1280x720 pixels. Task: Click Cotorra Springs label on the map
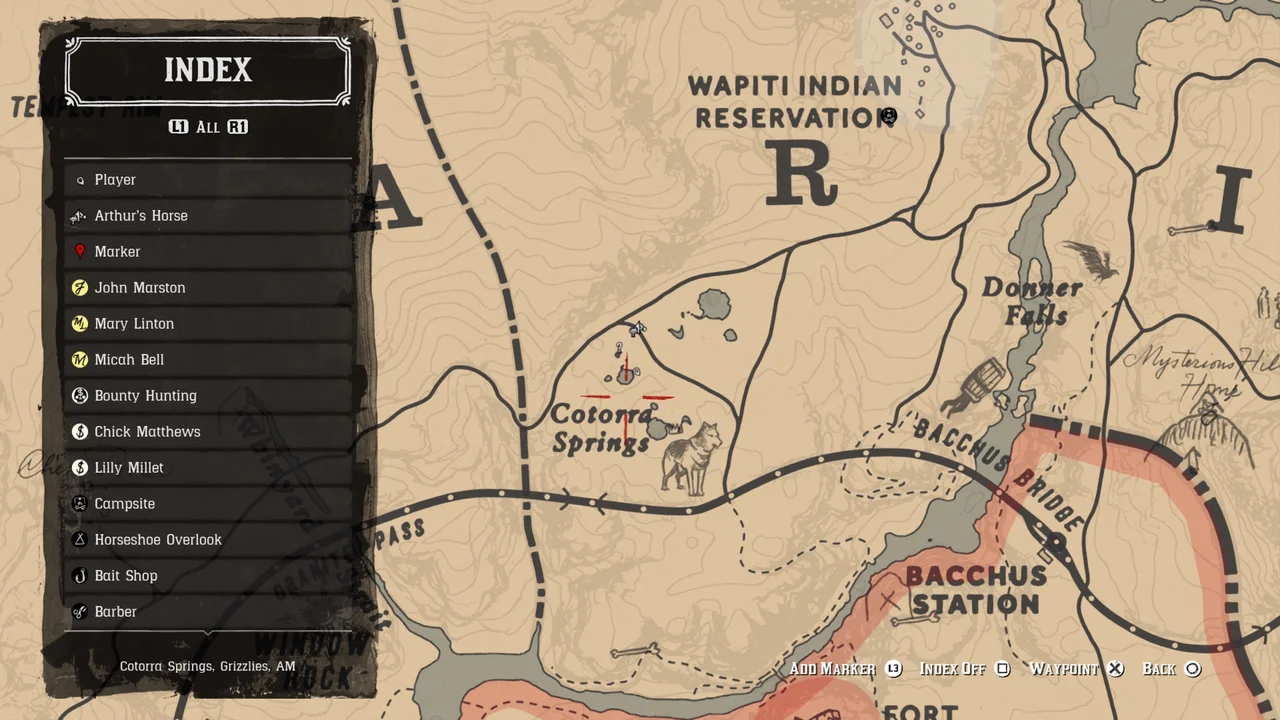pyautogui.click(x=600, y=429)
